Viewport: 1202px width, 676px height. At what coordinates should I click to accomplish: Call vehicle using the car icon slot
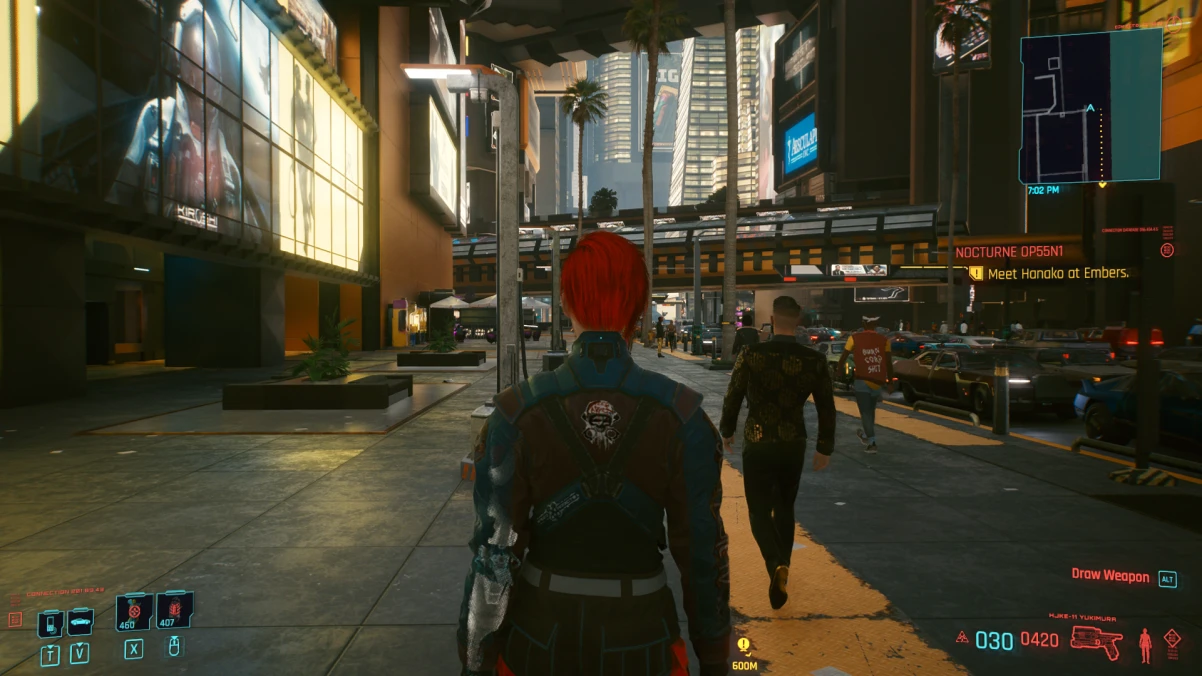pyautogui.click(x=80, y=622)
